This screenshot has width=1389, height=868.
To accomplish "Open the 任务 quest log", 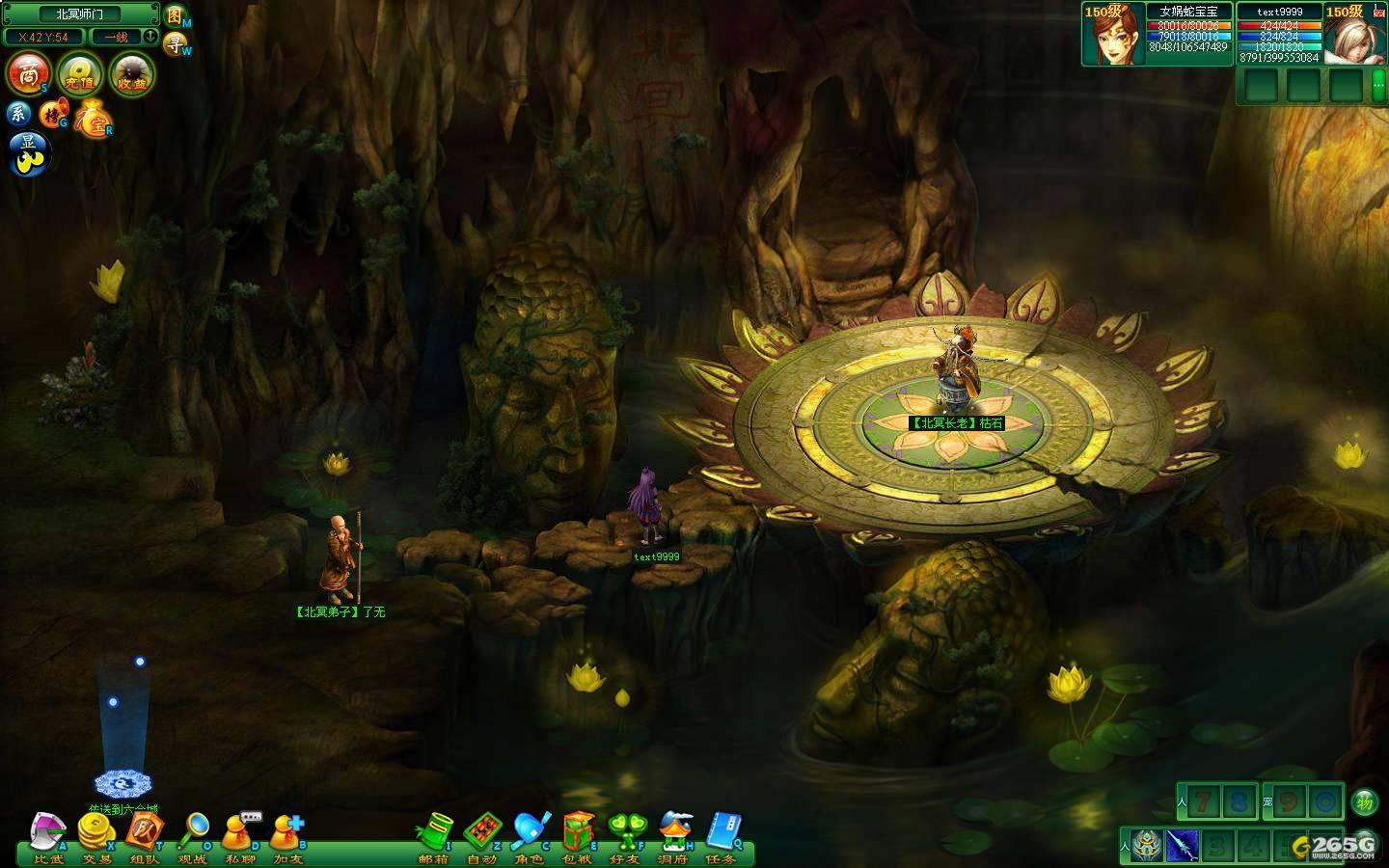I will 721,835.
